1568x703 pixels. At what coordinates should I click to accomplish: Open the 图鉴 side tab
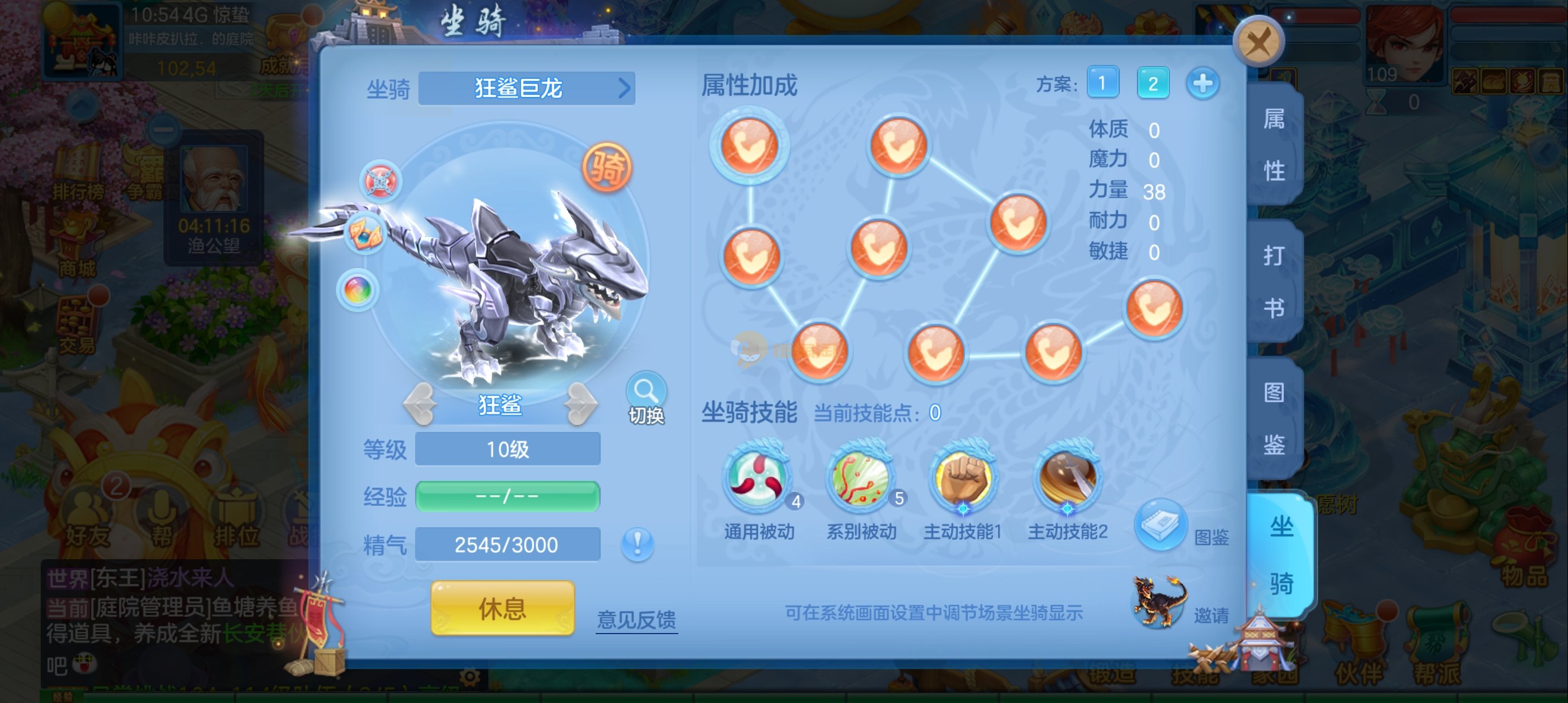pyautogui.click(x=1274, y=418)
